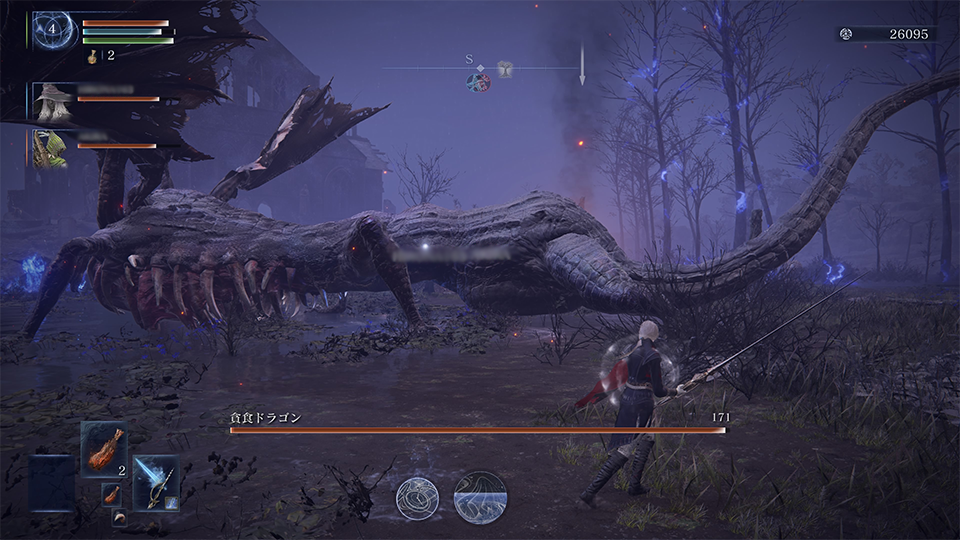Click the blue-red teammate marker on compass

click(478, 82)
